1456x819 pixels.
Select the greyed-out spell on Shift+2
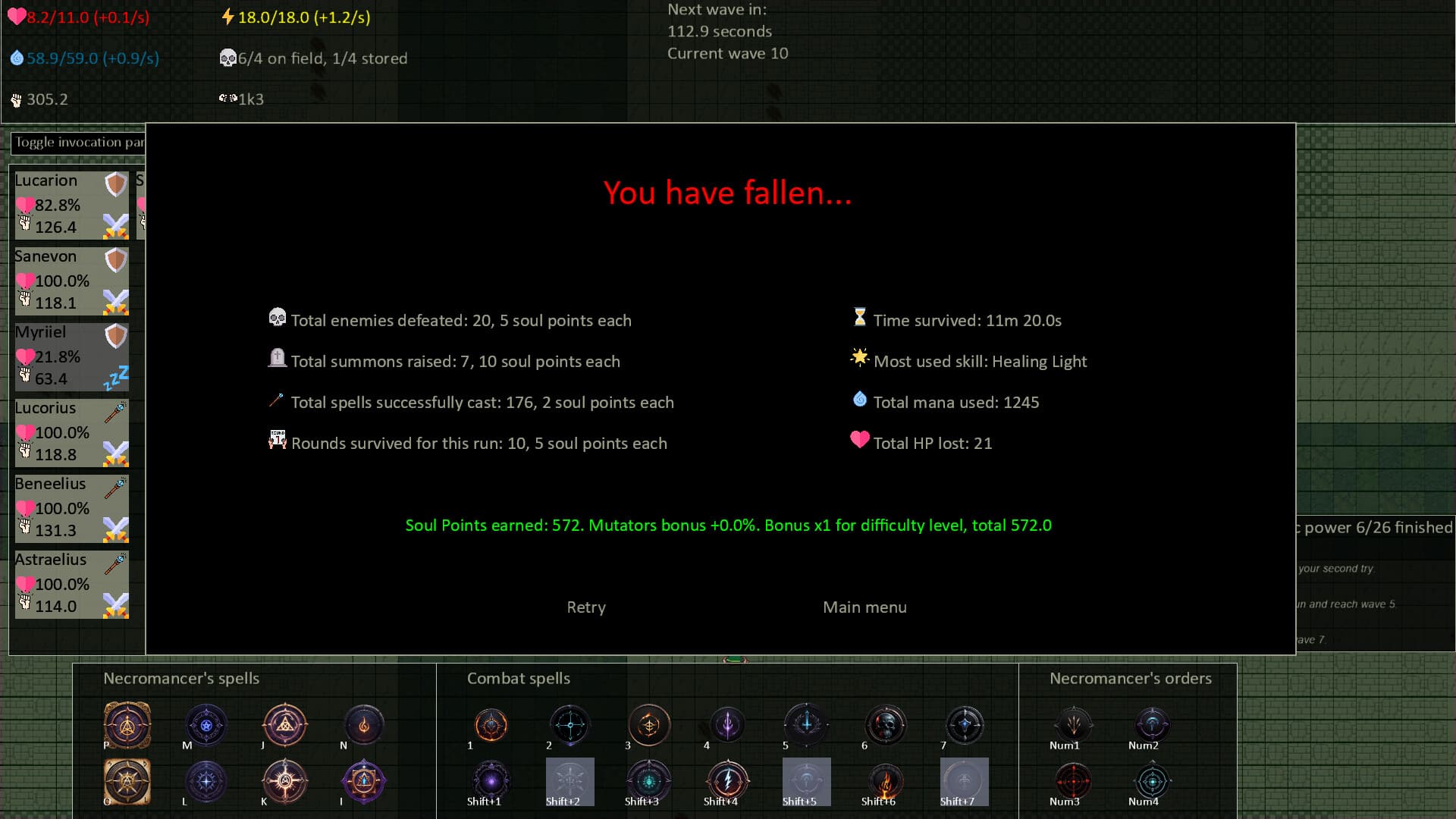(570, 781)
